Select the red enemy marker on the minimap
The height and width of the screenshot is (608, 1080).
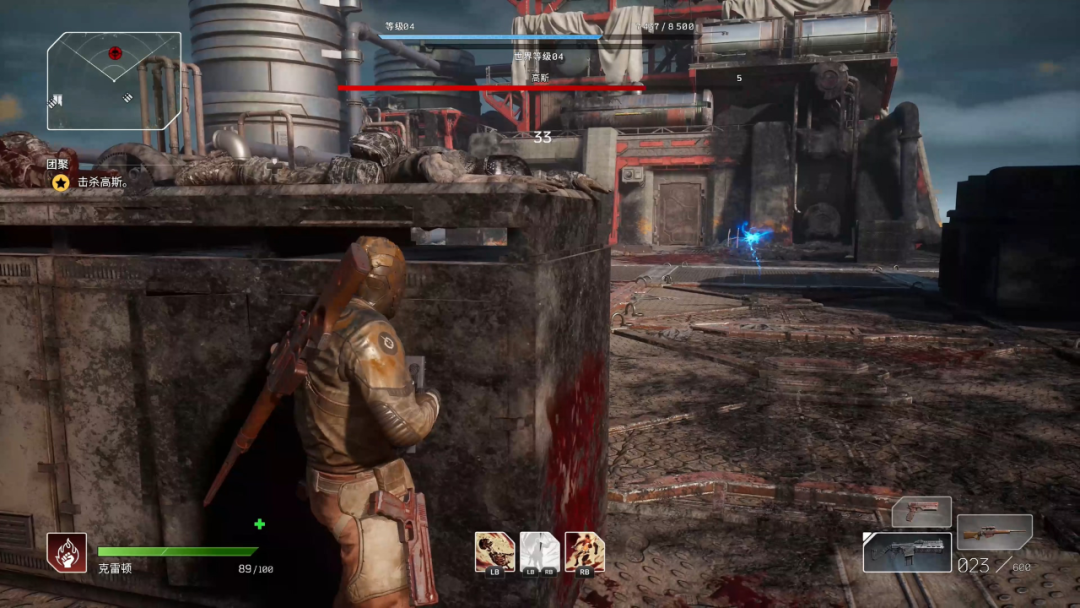(115, 52)
